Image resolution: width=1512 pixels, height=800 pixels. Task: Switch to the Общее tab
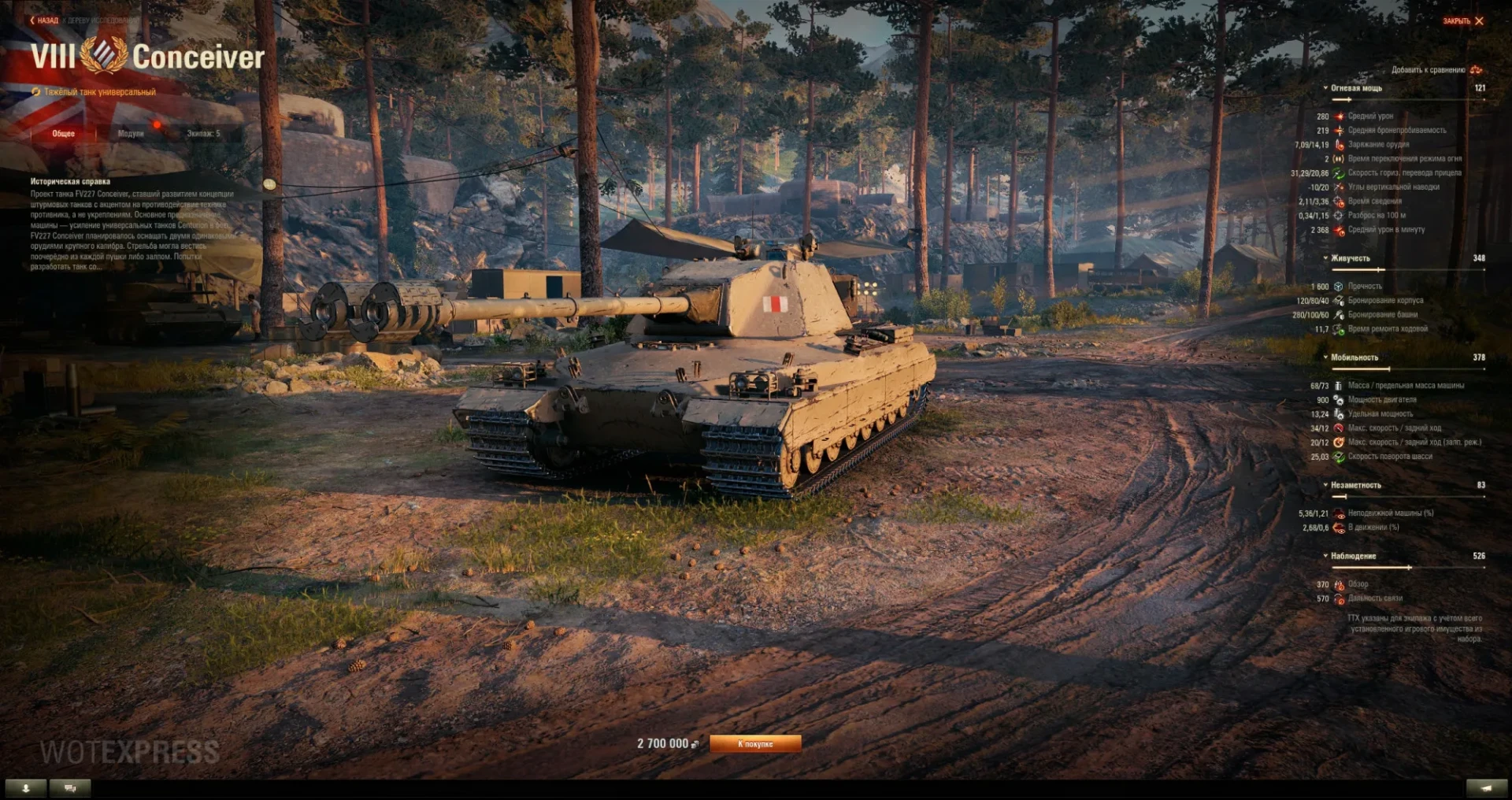click(64, 134)
